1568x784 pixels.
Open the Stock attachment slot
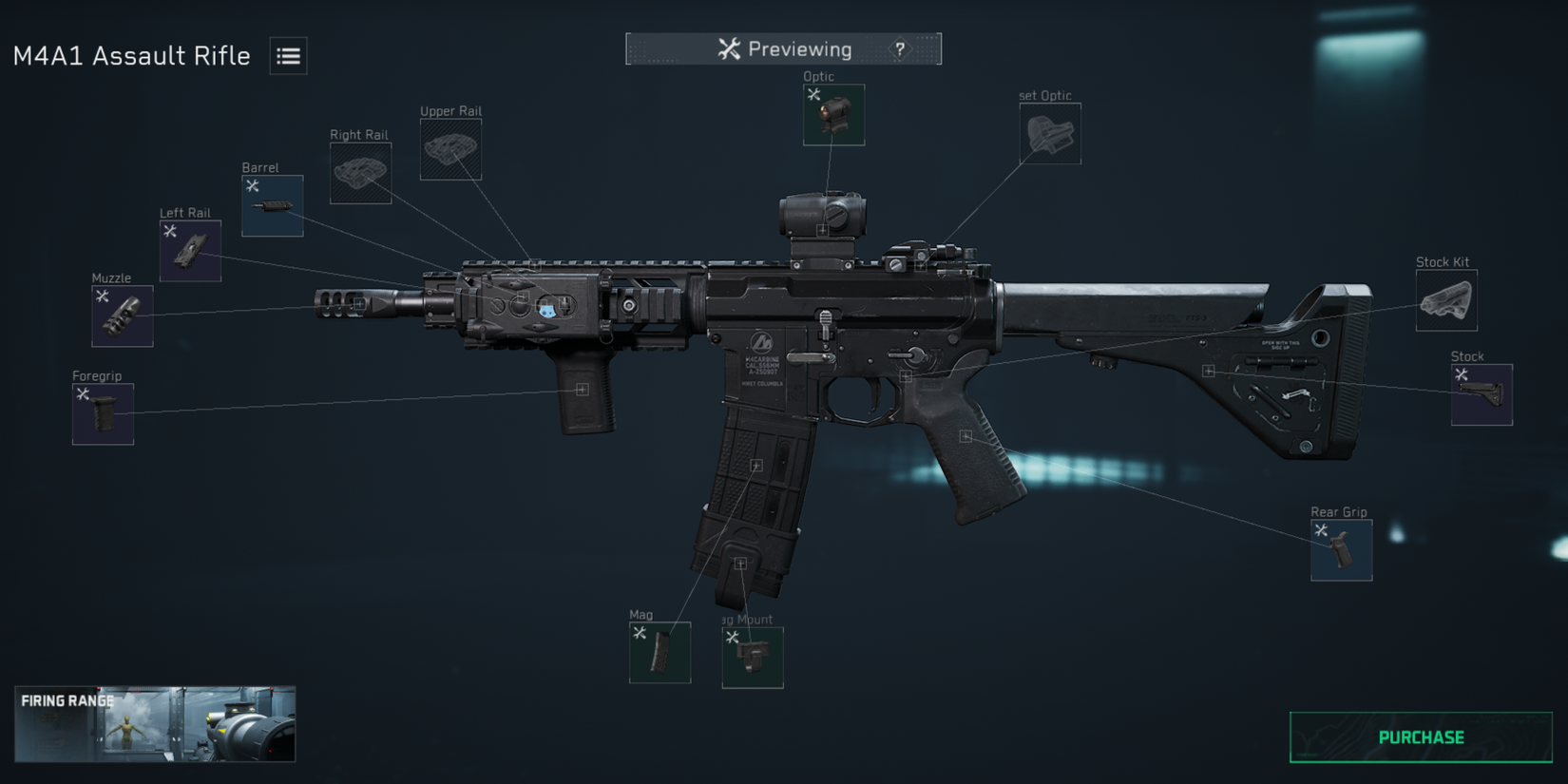[1481, 393]
